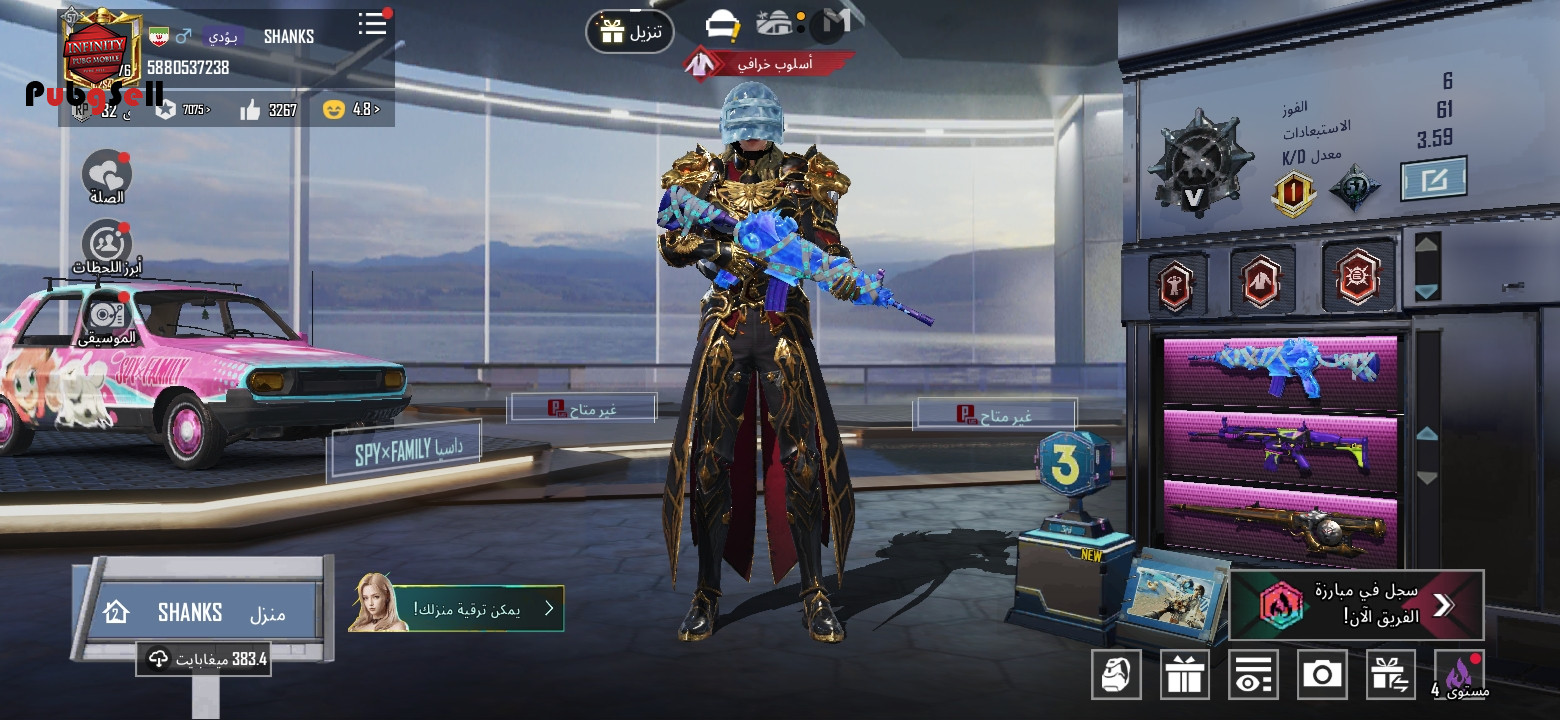The width and height of the screenshot is (1560, 720).
Task: Open the list menu beside SHANKS name
Action: coord(373,25)
